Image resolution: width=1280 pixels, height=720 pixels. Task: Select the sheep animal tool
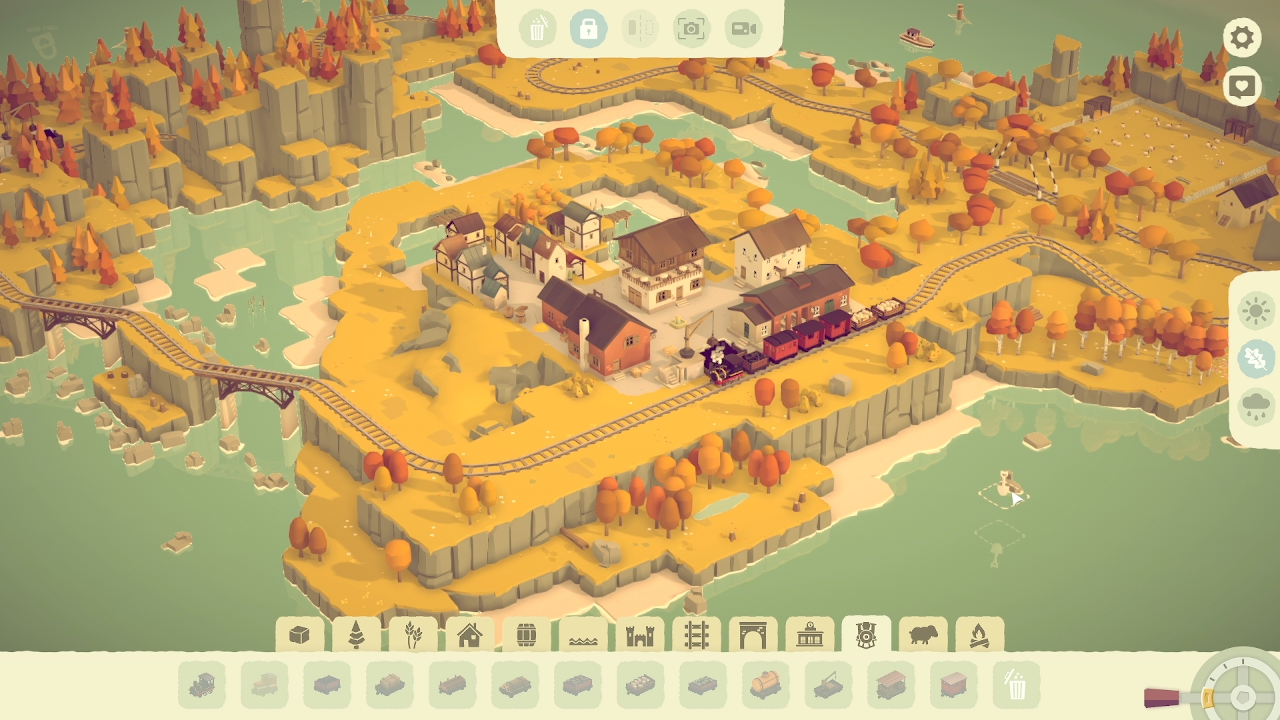[x=922, y=634]
